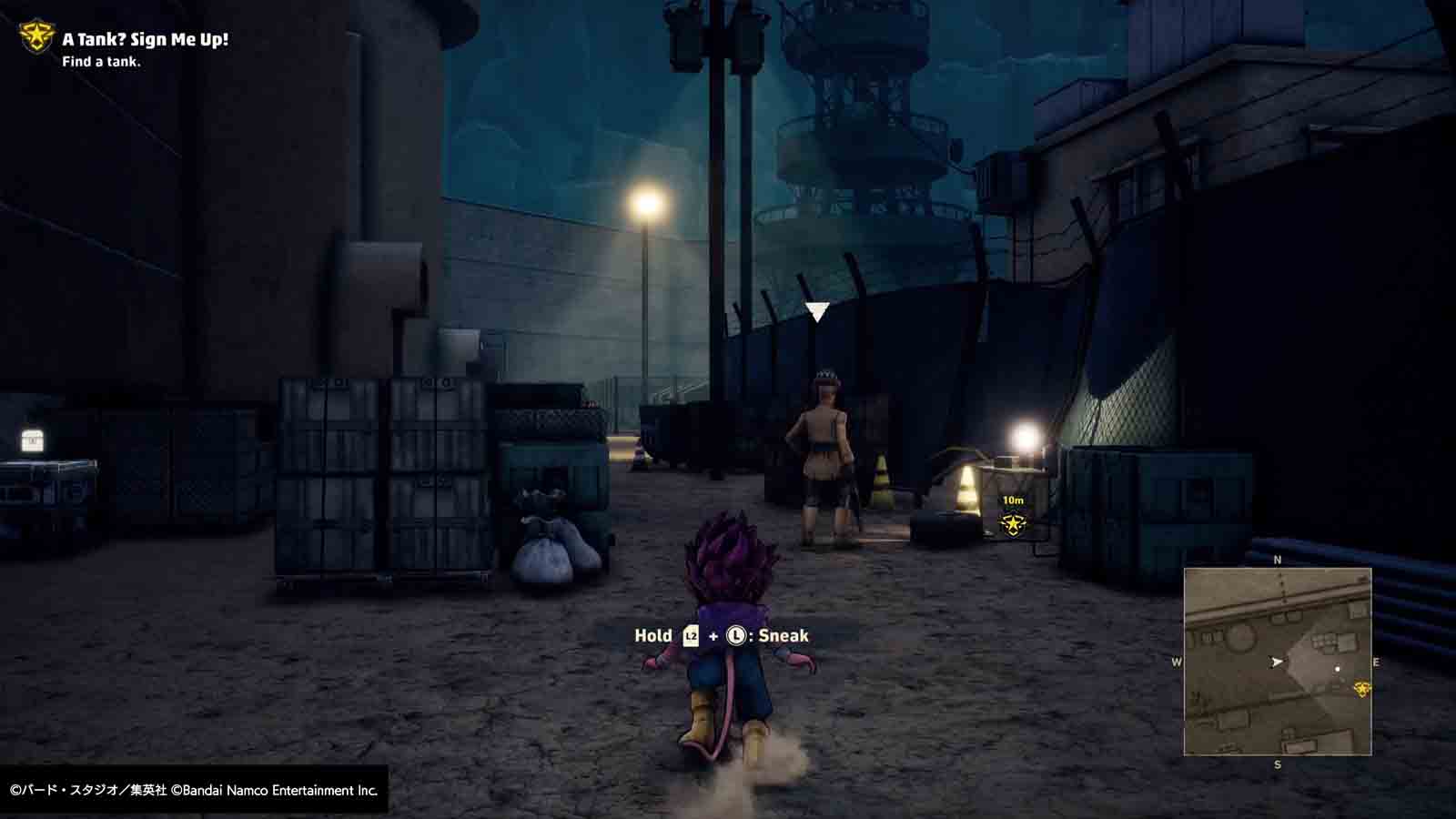Click the 'Hold' text in the control prompt

coord(652,636)
